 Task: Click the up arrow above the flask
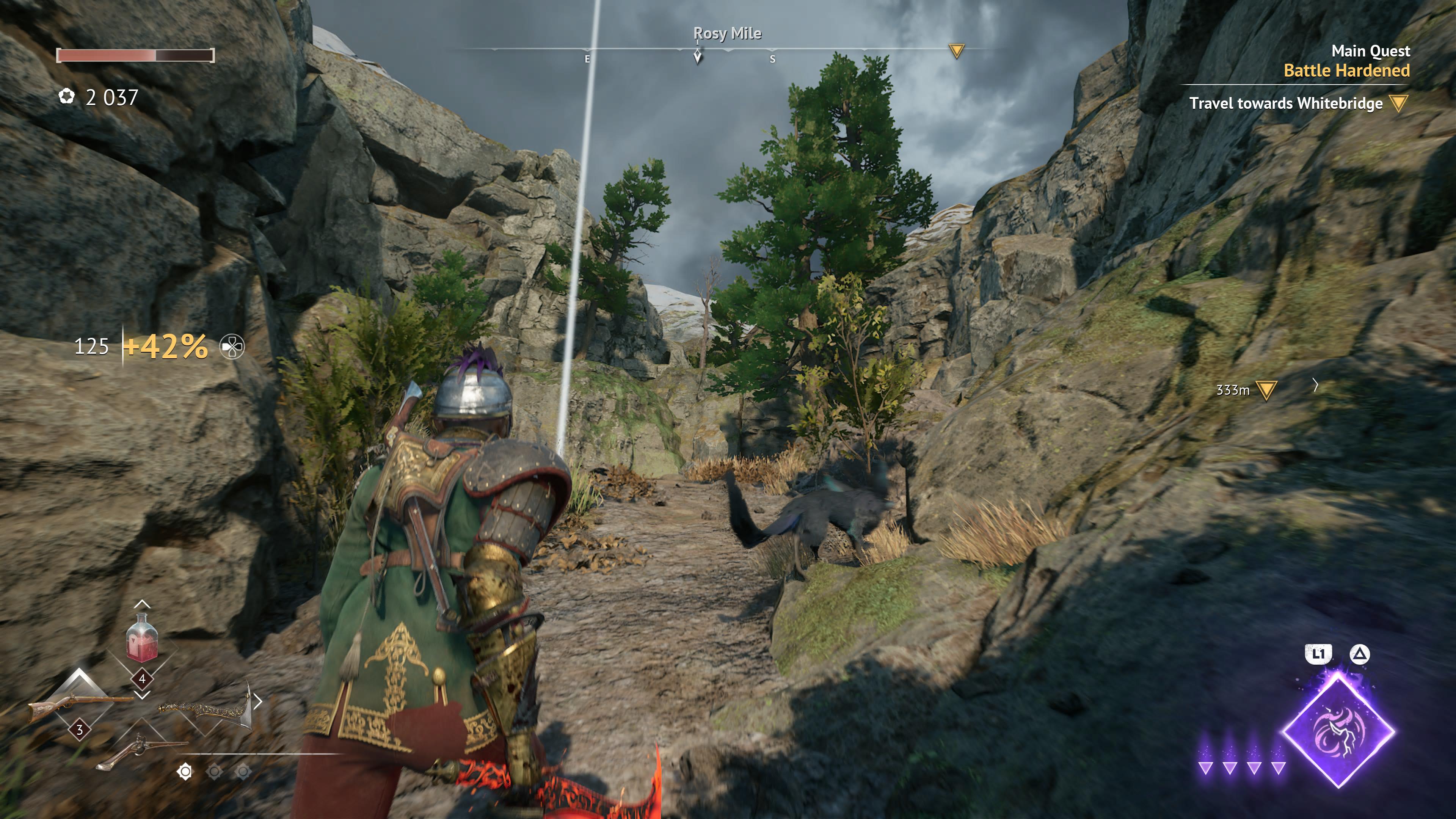coord(142,604)
